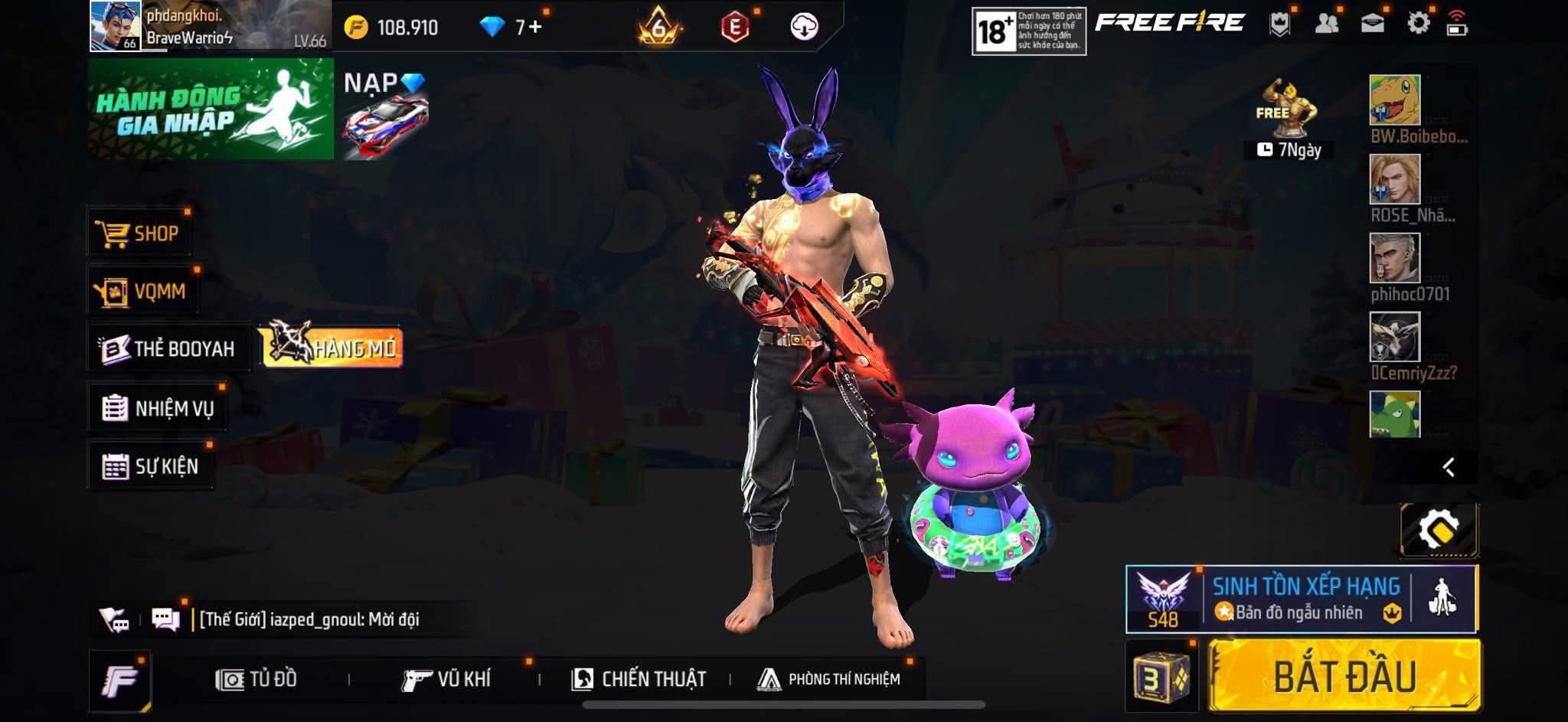Open CHIẾN THUẬT tactics section
Viewport: 1568px width, 722px height.
click(639, 679)
